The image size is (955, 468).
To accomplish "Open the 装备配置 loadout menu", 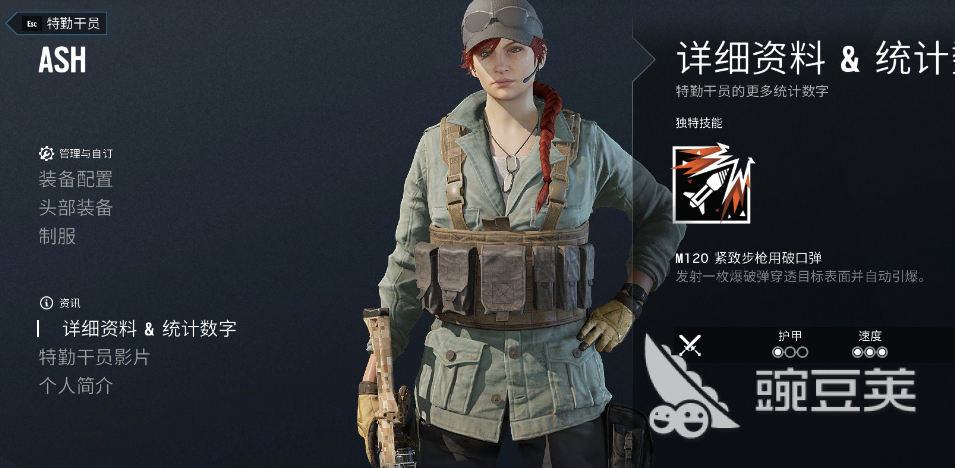I will 75,180.
